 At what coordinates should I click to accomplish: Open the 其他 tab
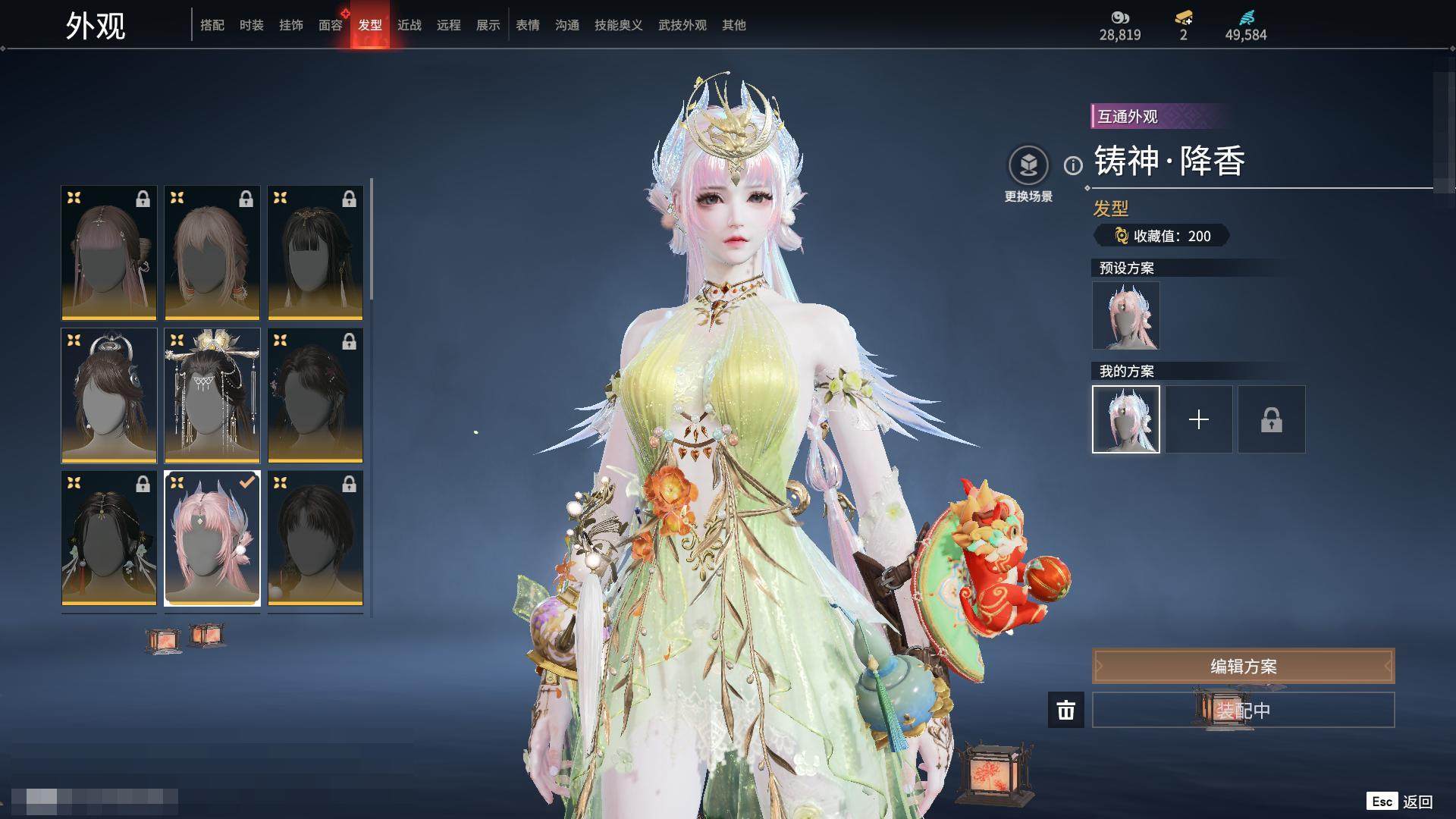(x=734, y=25)
